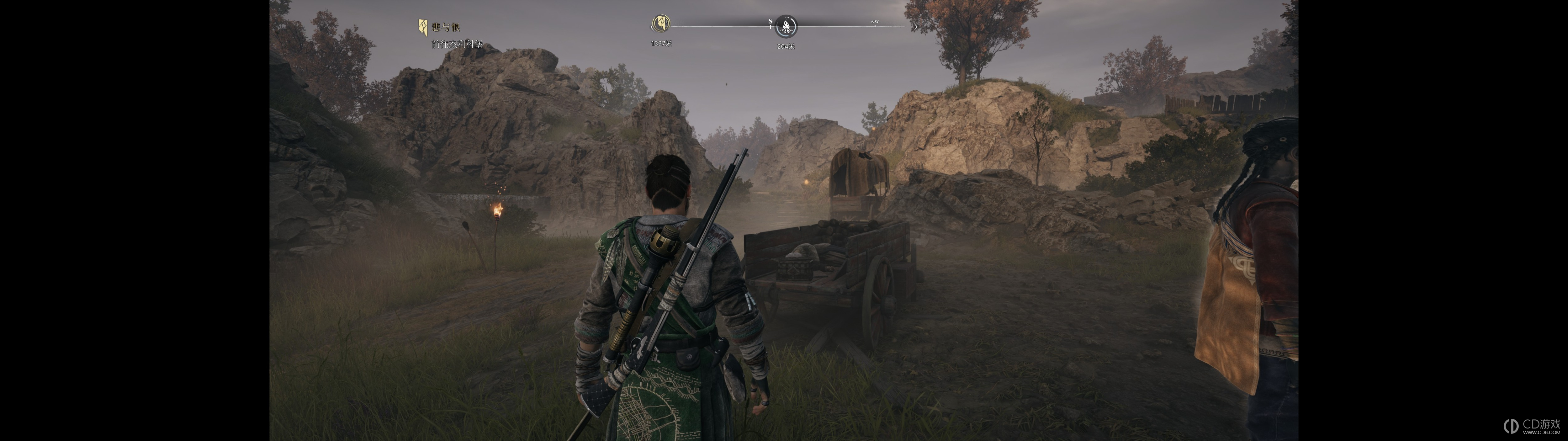Screen dimensions: 1568x441
Task: Open the 悲与恨 quest tracker entry
Action: click(x=446, y=27)
